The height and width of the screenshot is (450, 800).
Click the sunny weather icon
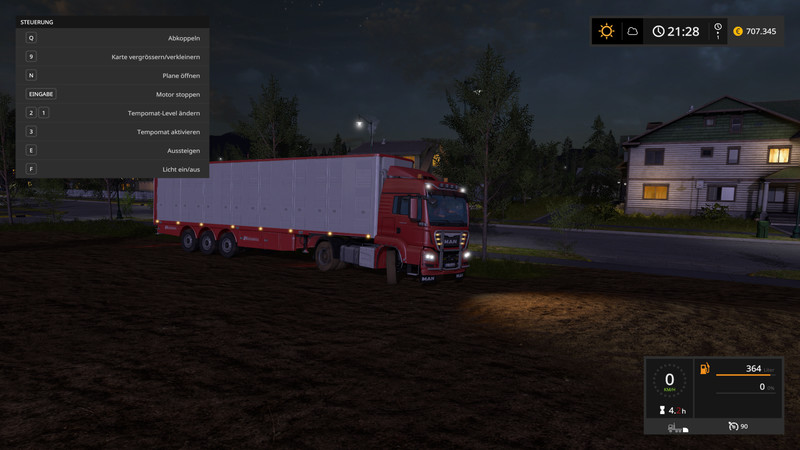pyautogui.click(x=606, y=31)
